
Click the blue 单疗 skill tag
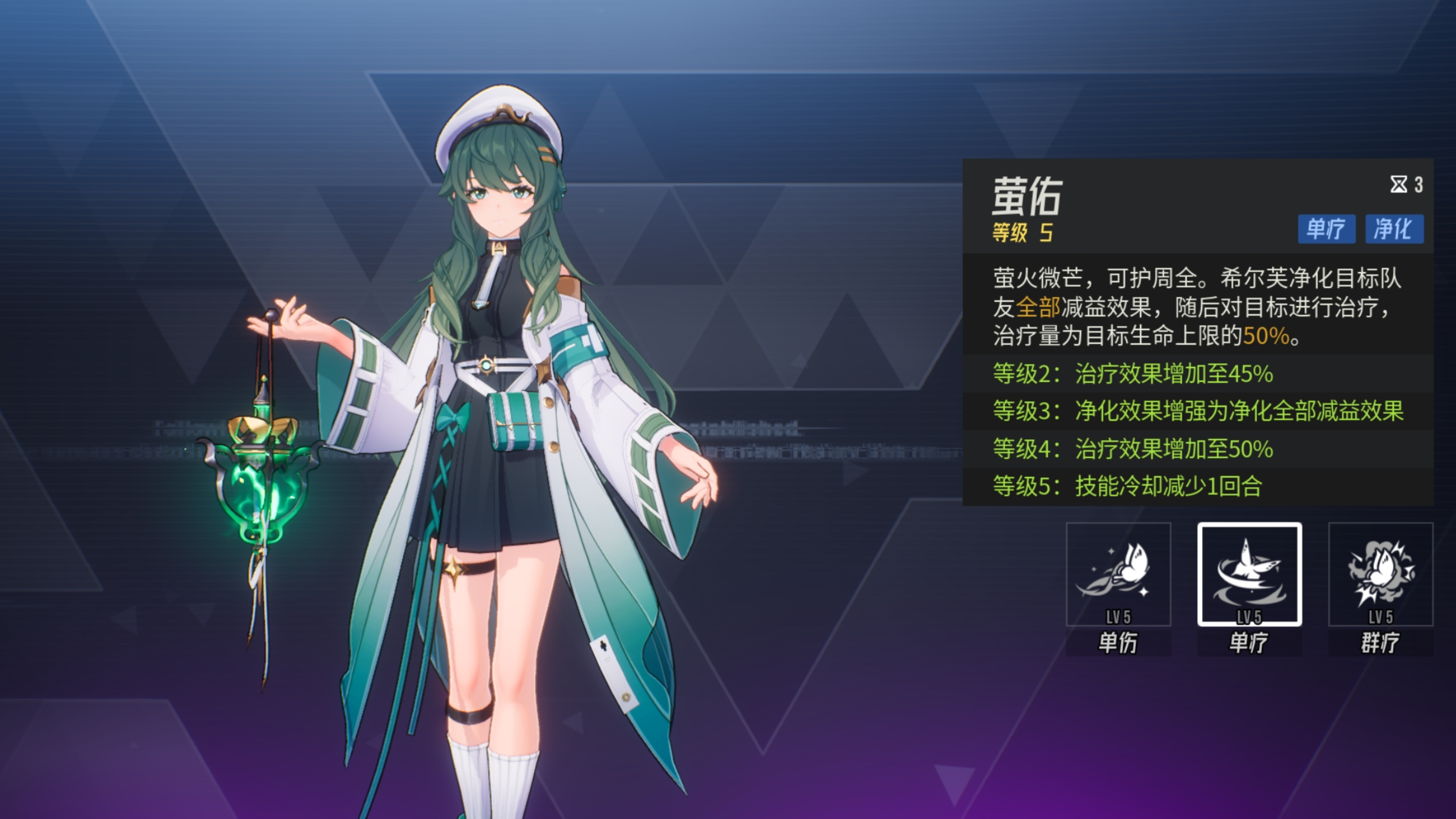(1326, 229)
